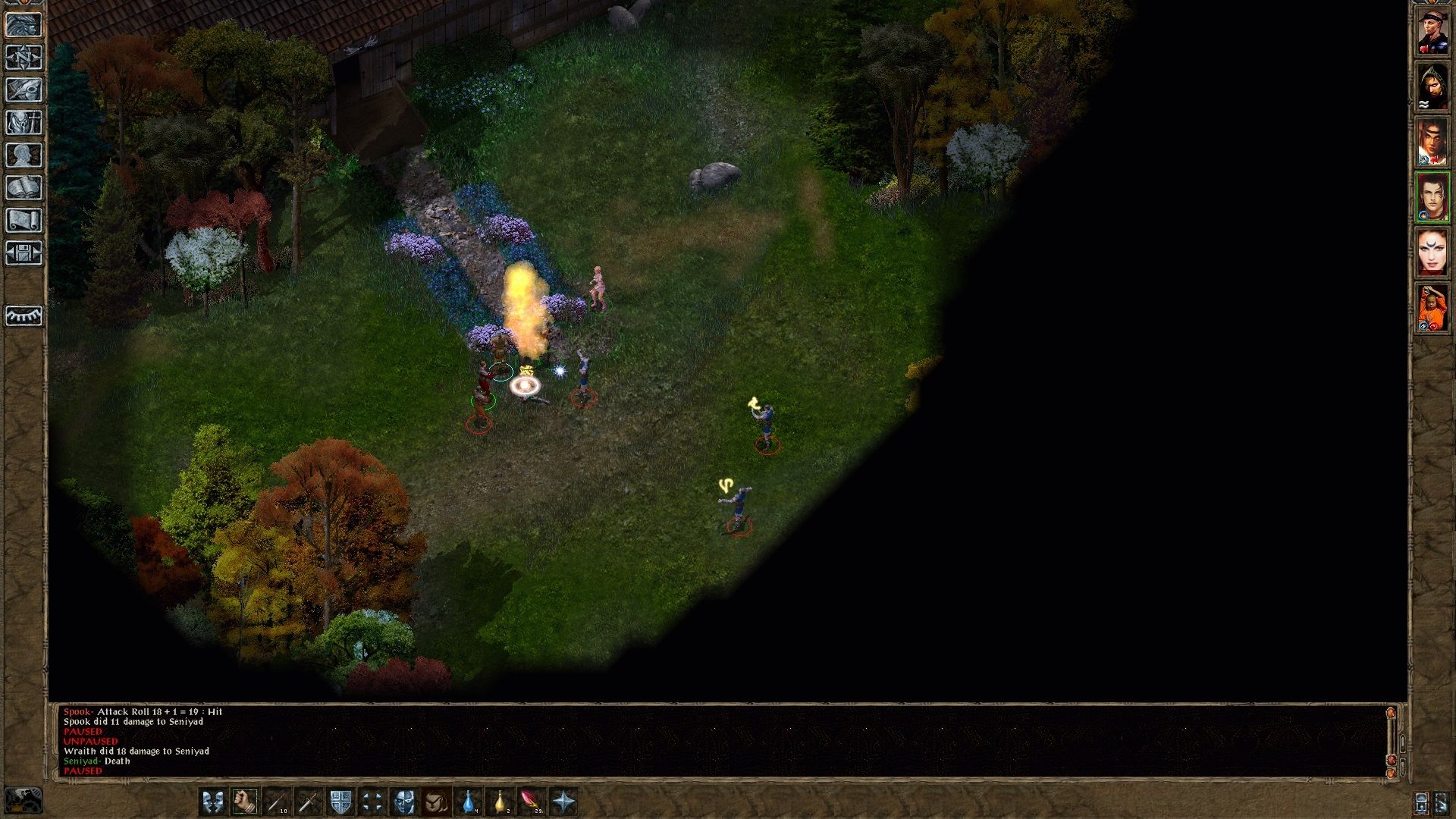Open the journal with the quill icon
1456x819 pixels.
(24, 89)
